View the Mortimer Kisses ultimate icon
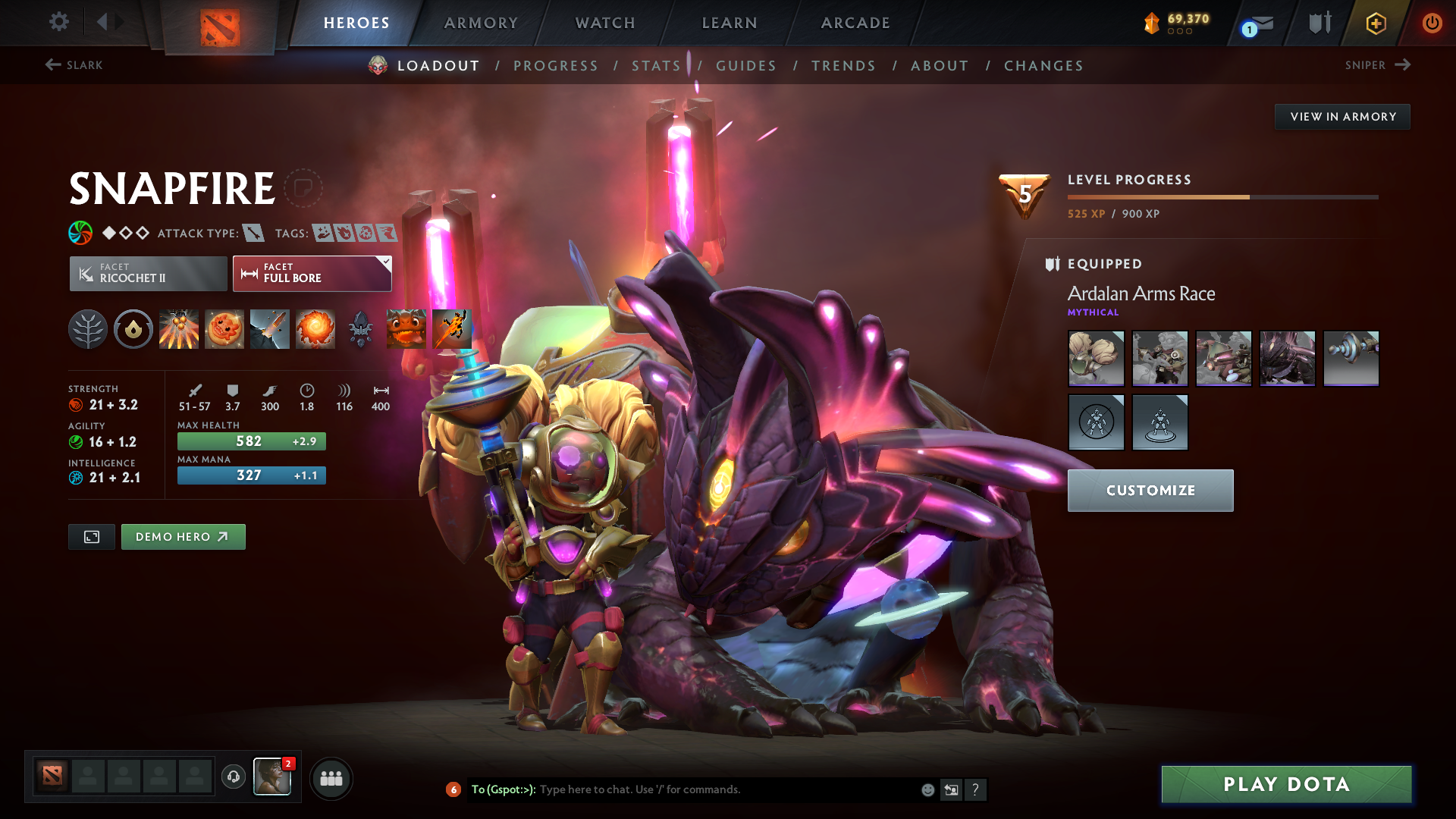This screenshot has width=1456, height=819. 315,328
